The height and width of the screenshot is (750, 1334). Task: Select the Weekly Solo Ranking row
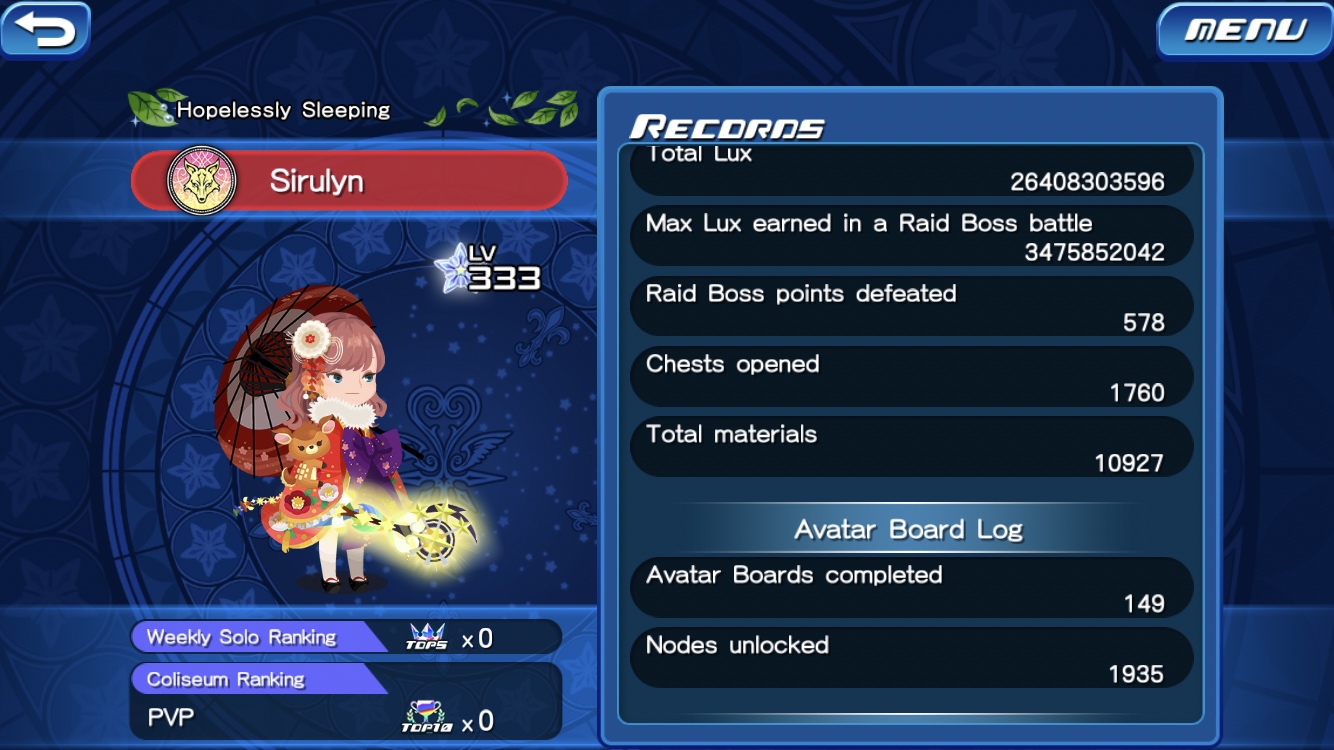(x=345, y=637)
